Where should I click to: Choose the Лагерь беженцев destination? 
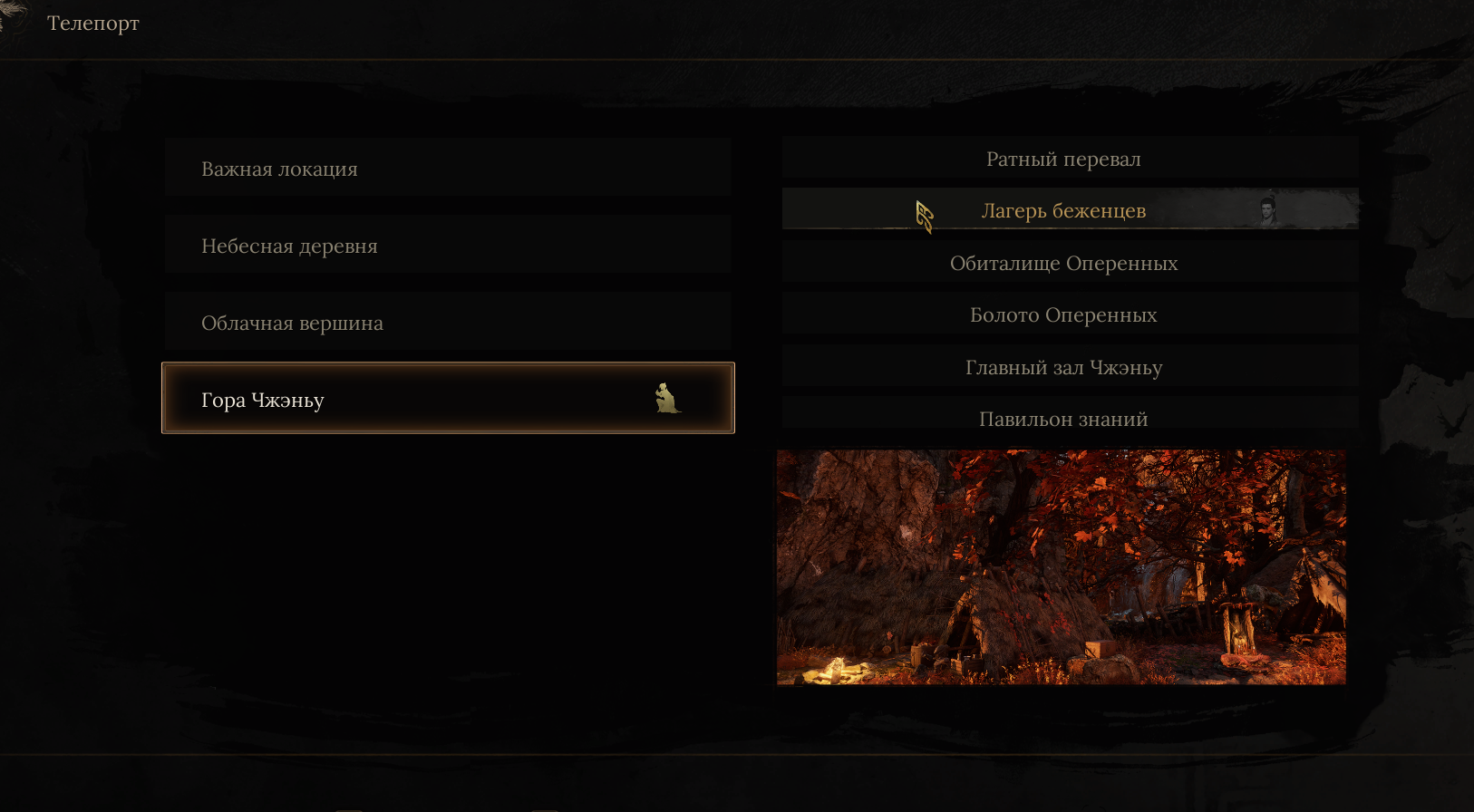click(x=1069, y=210)
